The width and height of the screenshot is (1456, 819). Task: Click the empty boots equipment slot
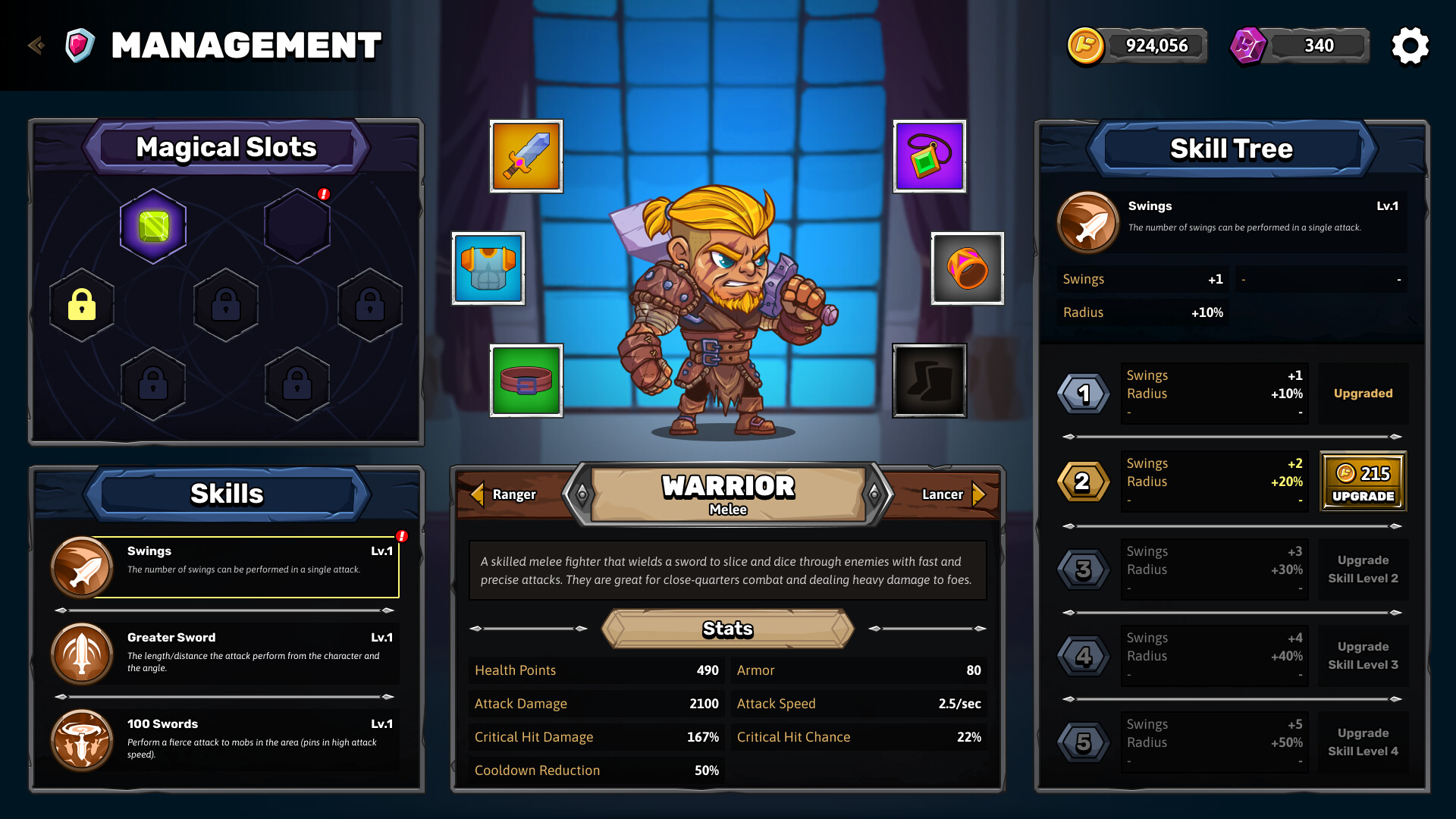click(929, 380)
